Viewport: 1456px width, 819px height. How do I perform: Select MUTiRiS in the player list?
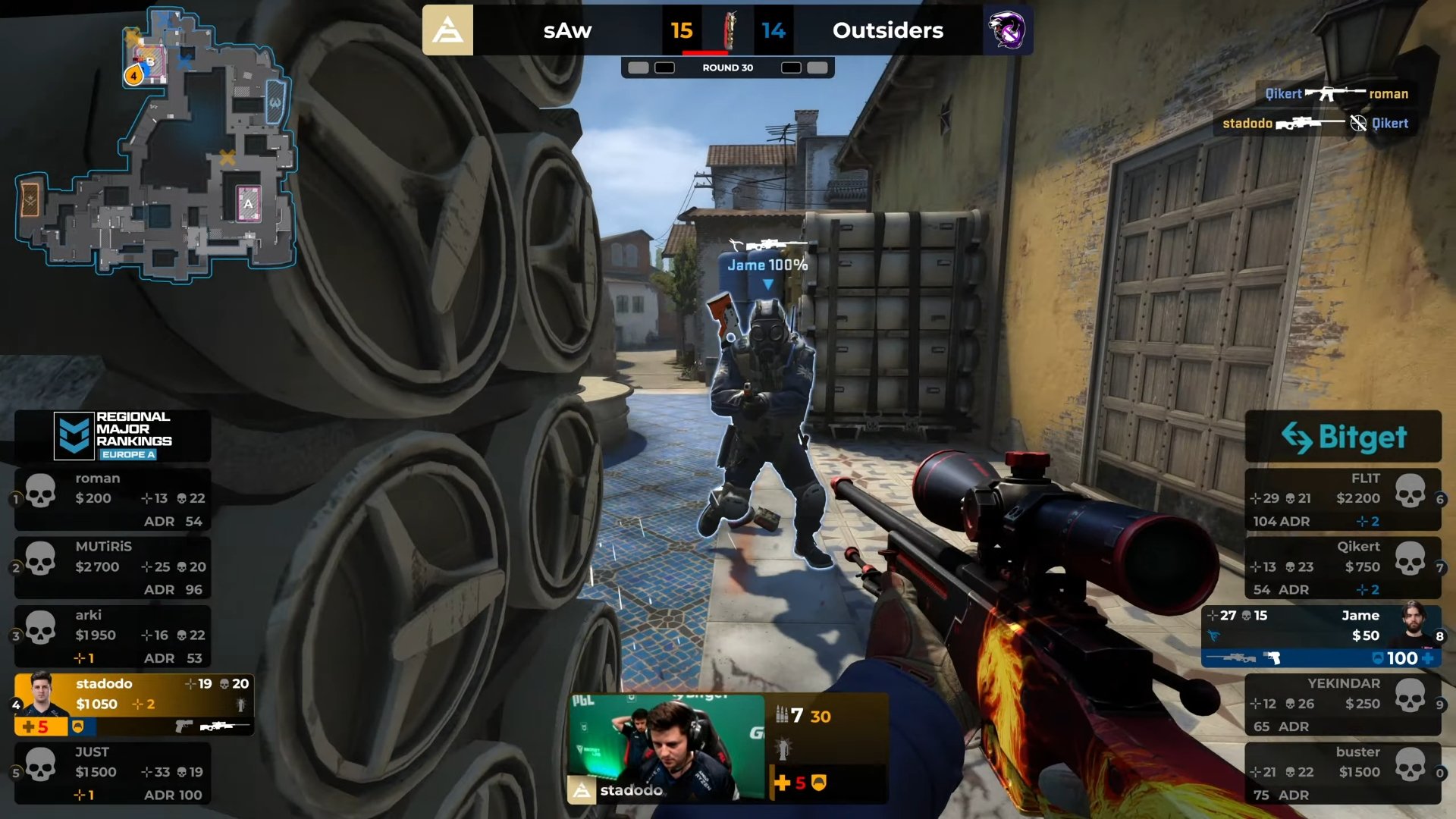112,567
